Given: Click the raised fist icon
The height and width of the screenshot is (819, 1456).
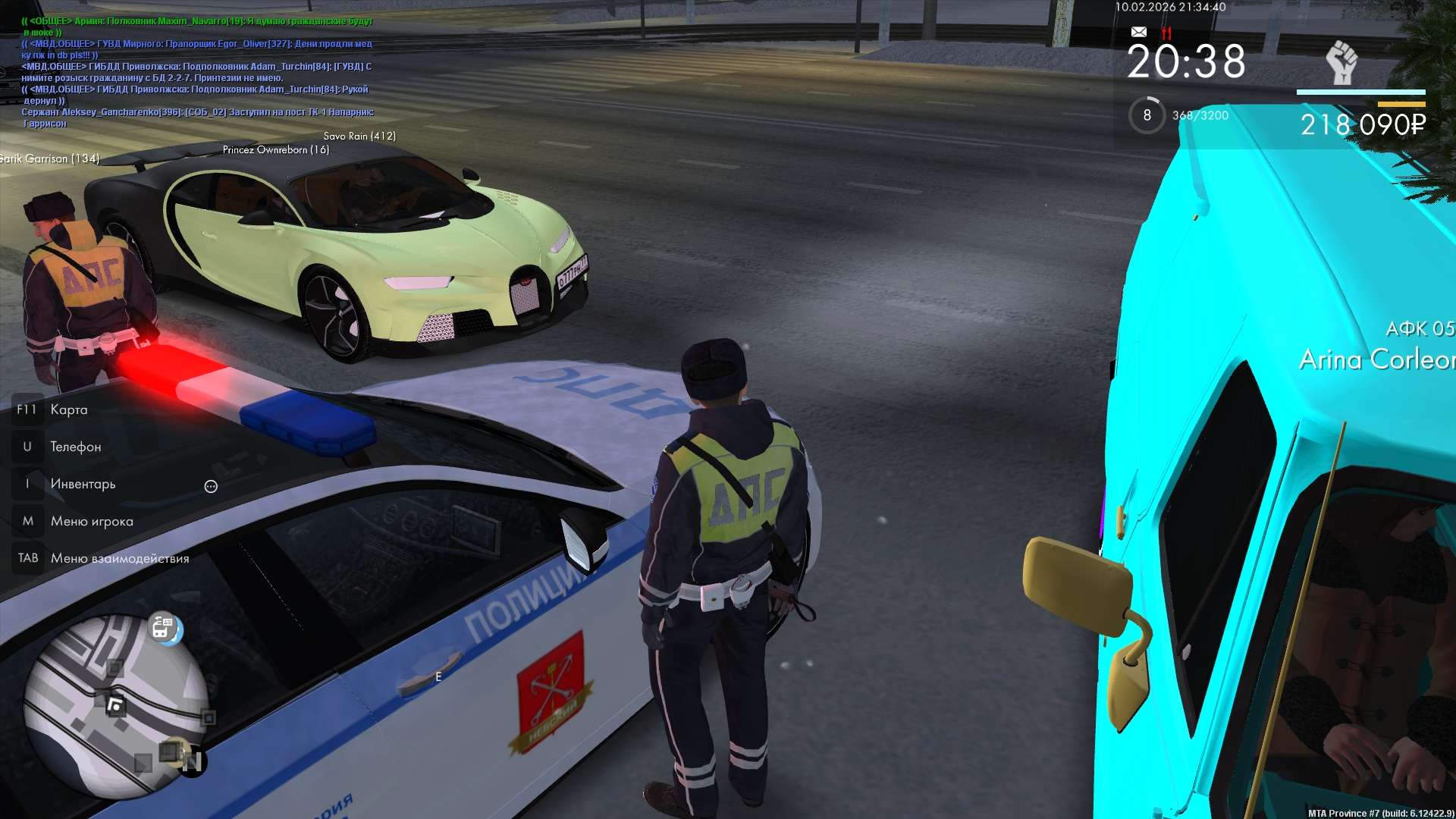Looking at the screenshot, I should 1341,62.
